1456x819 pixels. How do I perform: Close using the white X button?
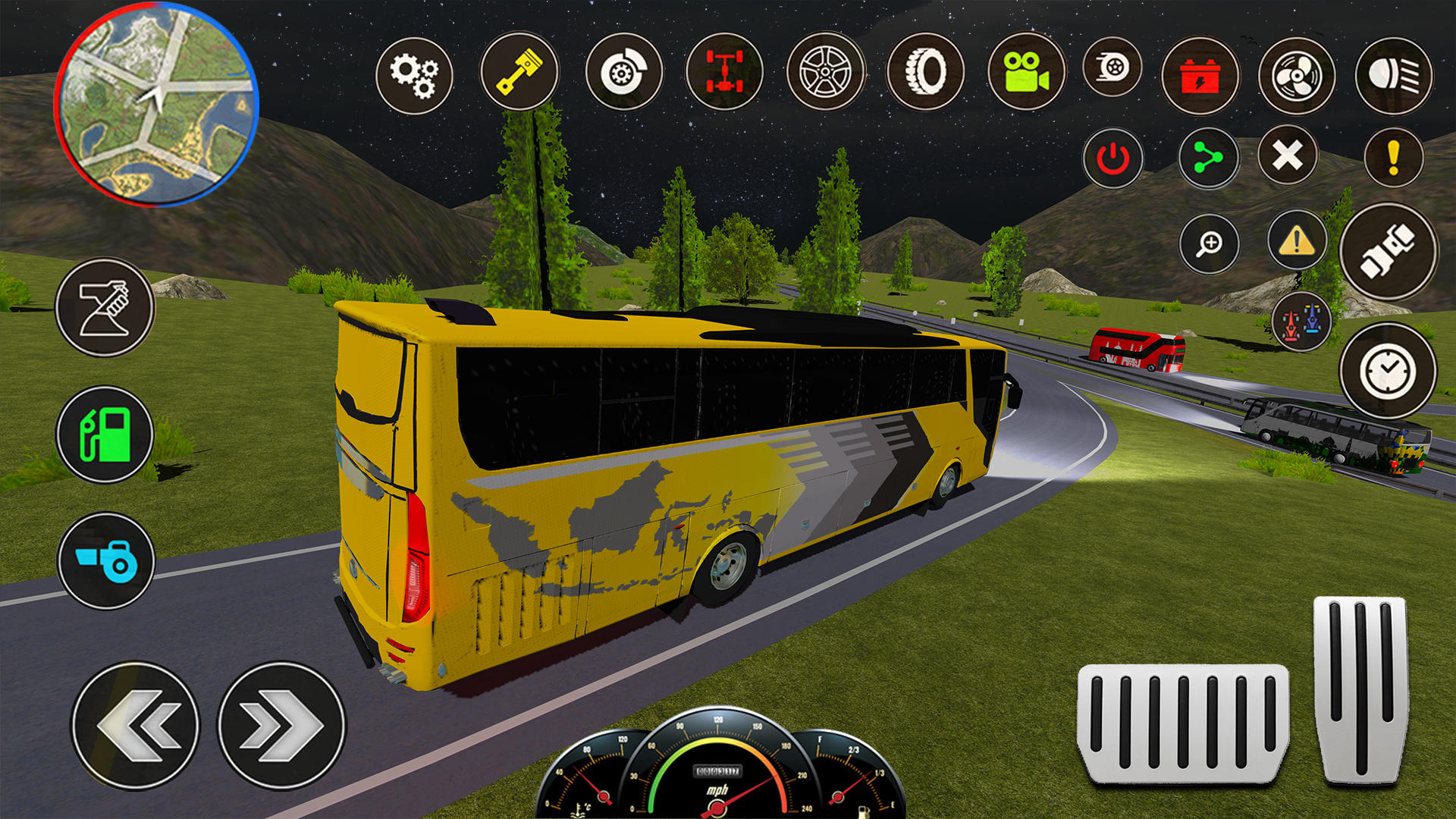(x=1288, y=156)
